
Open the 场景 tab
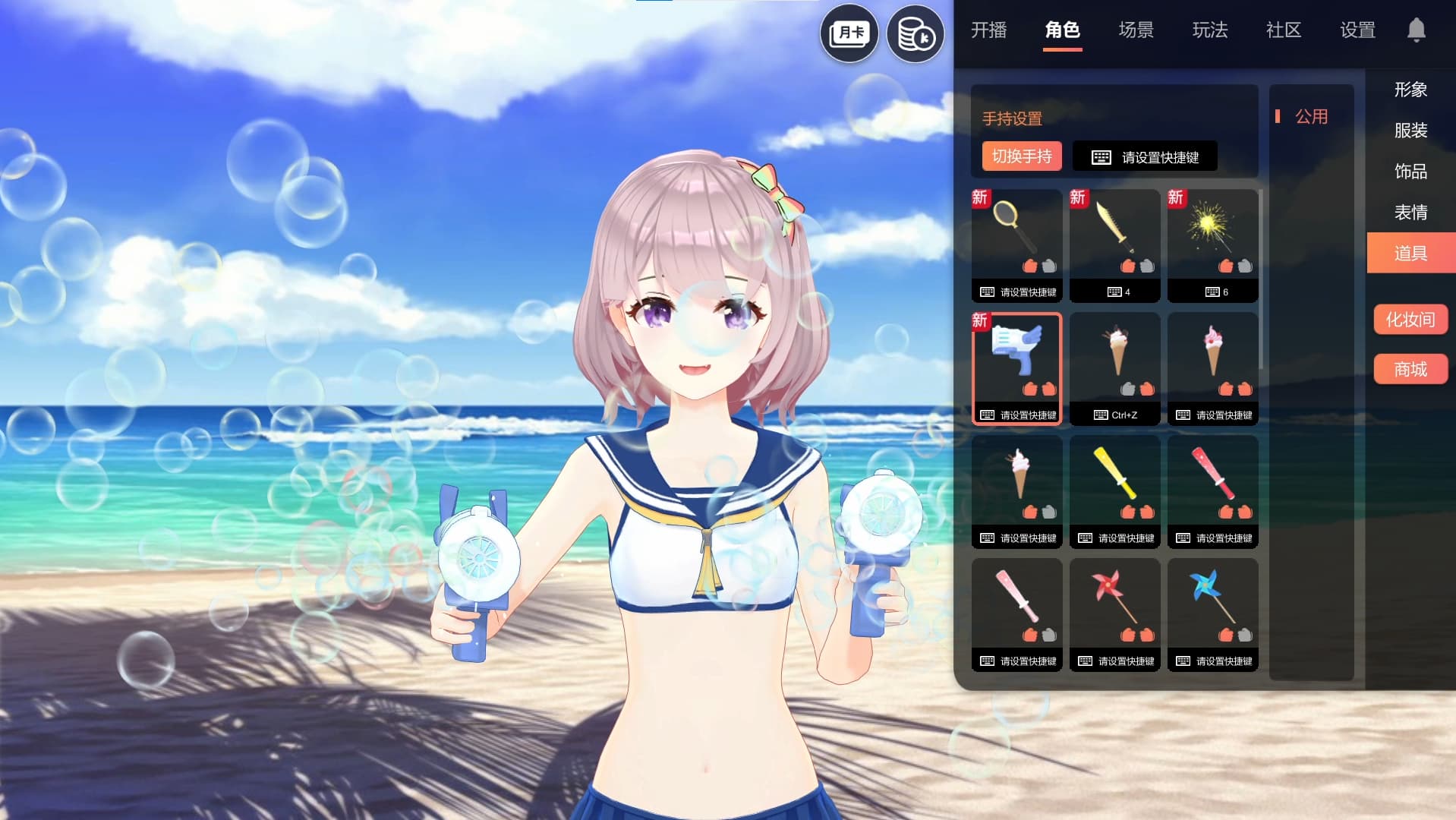pos(1136,30)
